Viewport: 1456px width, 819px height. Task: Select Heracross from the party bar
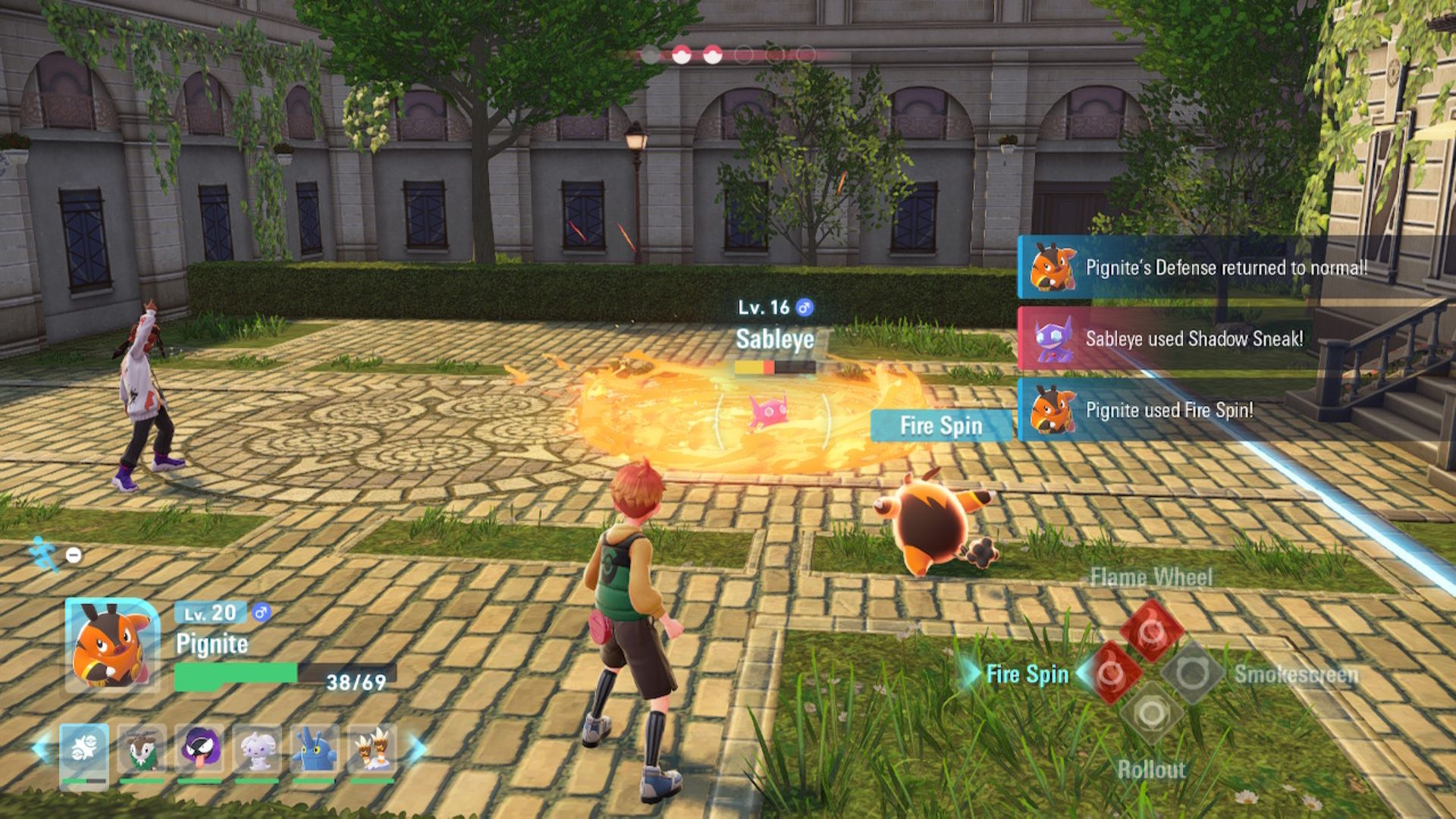click(x=315, y=750)
